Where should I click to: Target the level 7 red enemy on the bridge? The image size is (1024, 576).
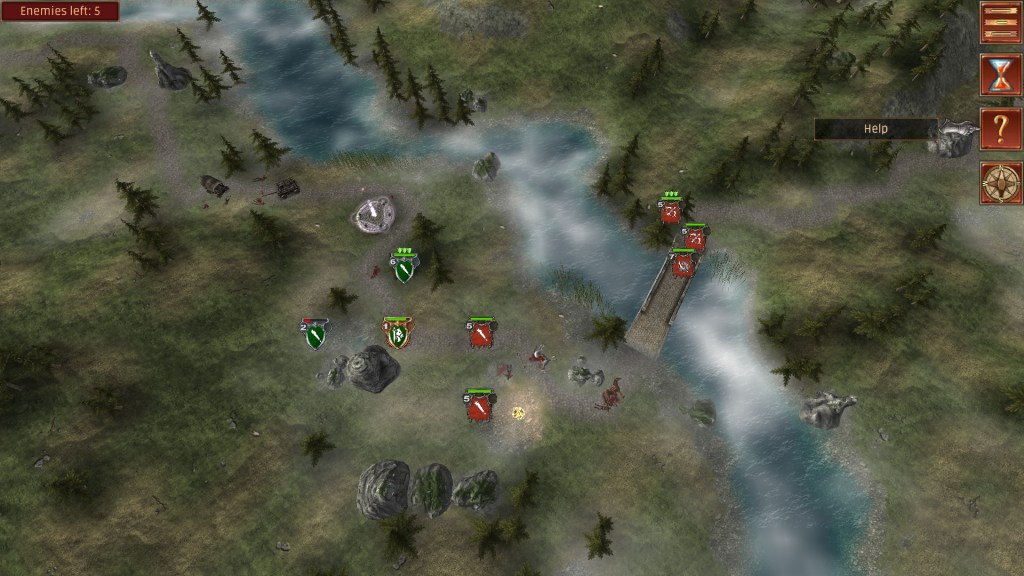(684, 265)
